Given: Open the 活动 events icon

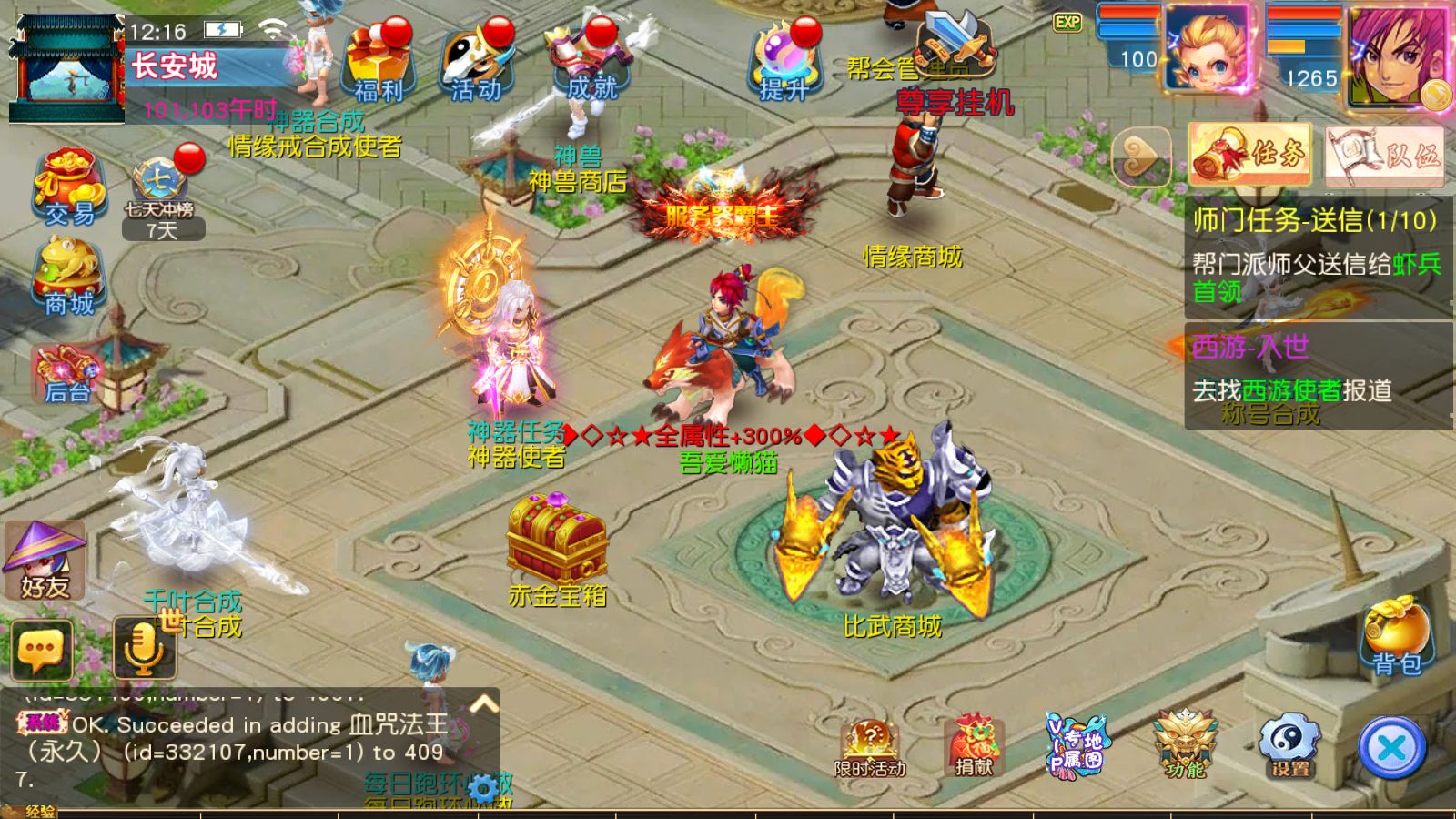Looking at the screenshot, I should 475,64.
